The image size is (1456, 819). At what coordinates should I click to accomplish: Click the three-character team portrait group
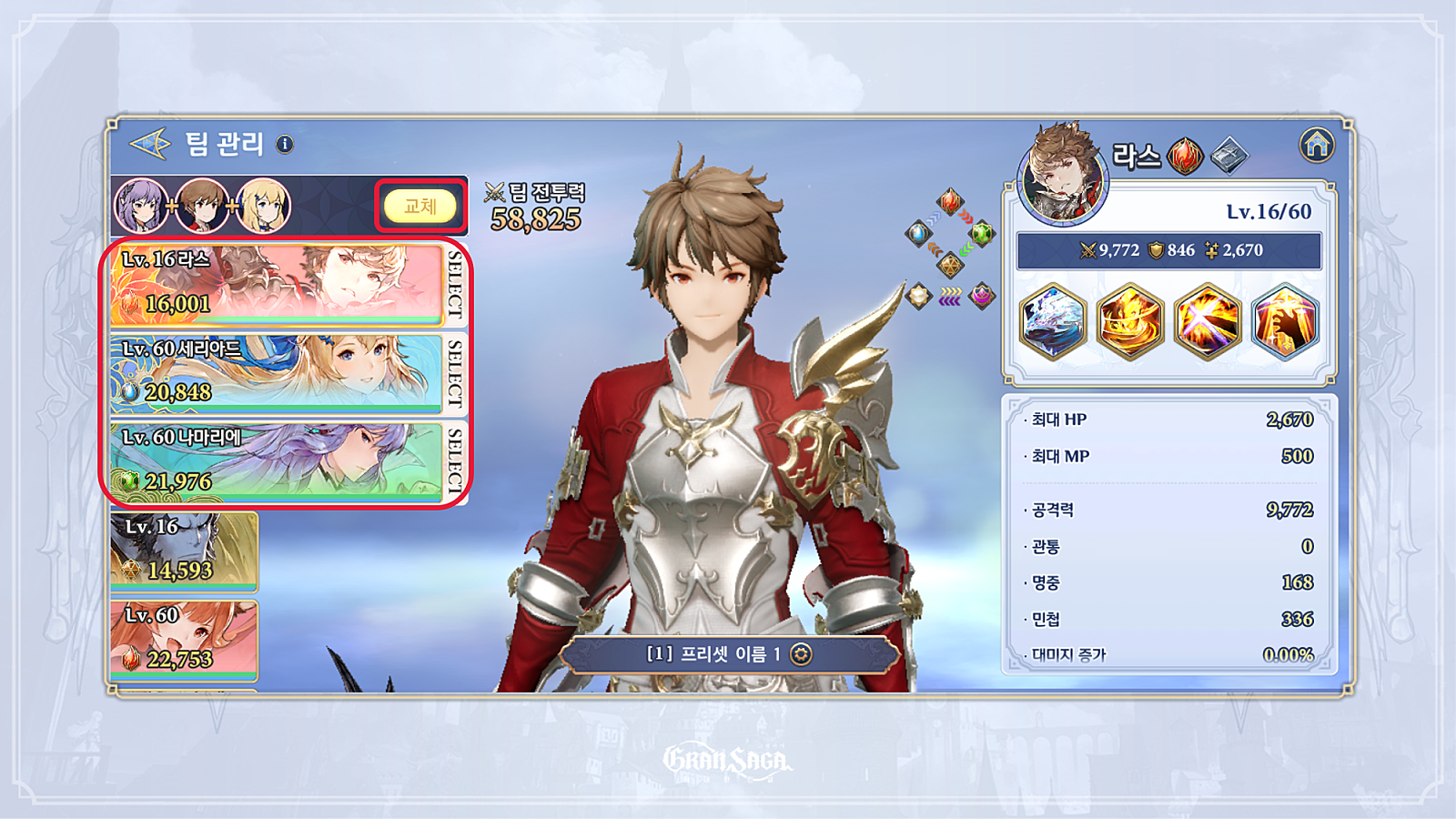click(202, 206)
